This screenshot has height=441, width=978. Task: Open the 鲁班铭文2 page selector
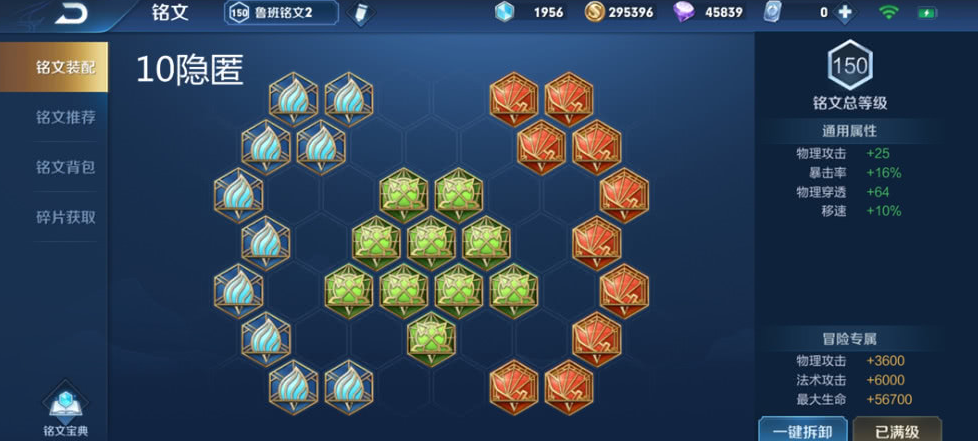click(x=282, y=13)
